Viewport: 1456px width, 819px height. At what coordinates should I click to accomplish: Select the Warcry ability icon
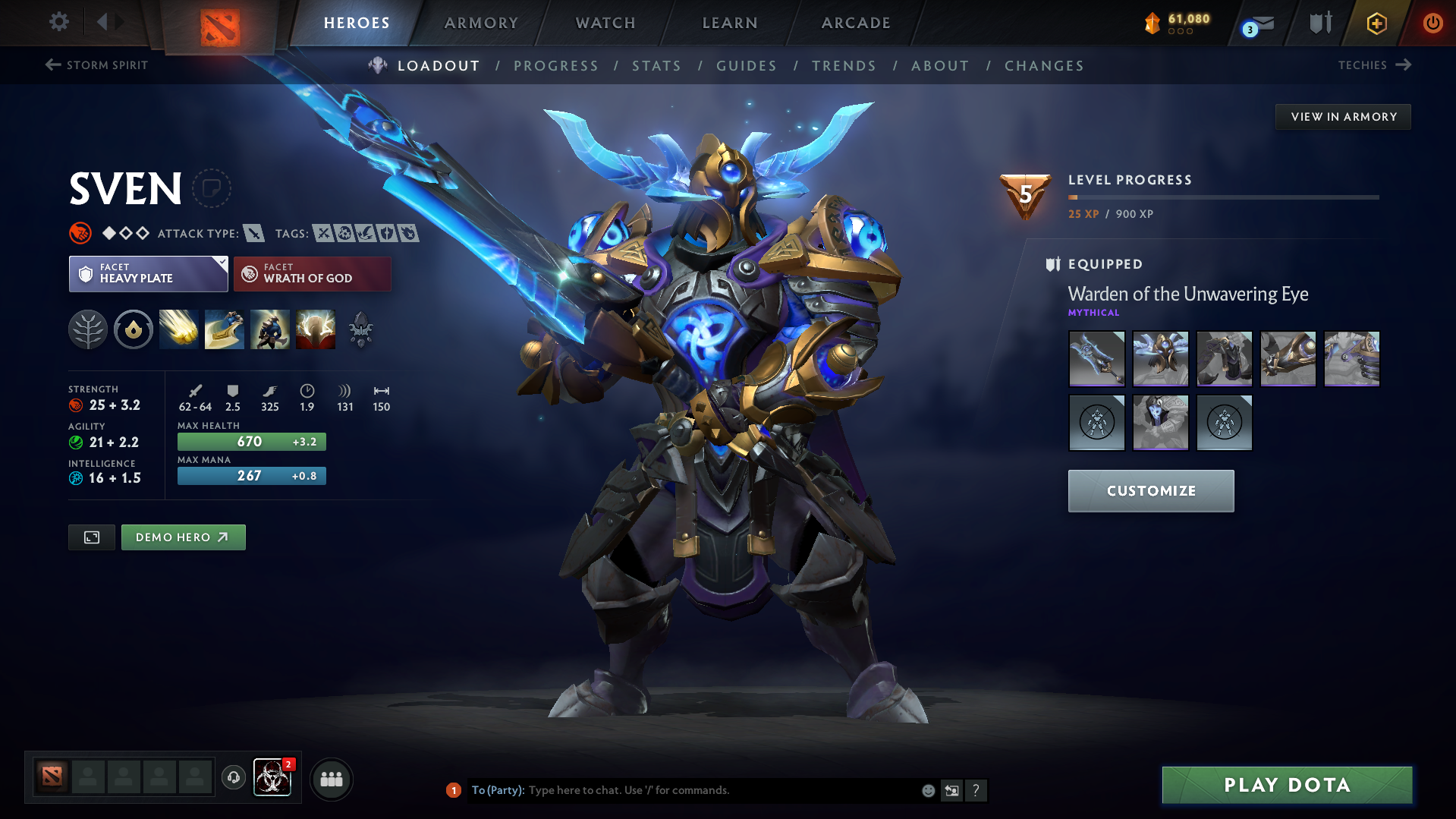pyautogui.click(x=270, y=329)
